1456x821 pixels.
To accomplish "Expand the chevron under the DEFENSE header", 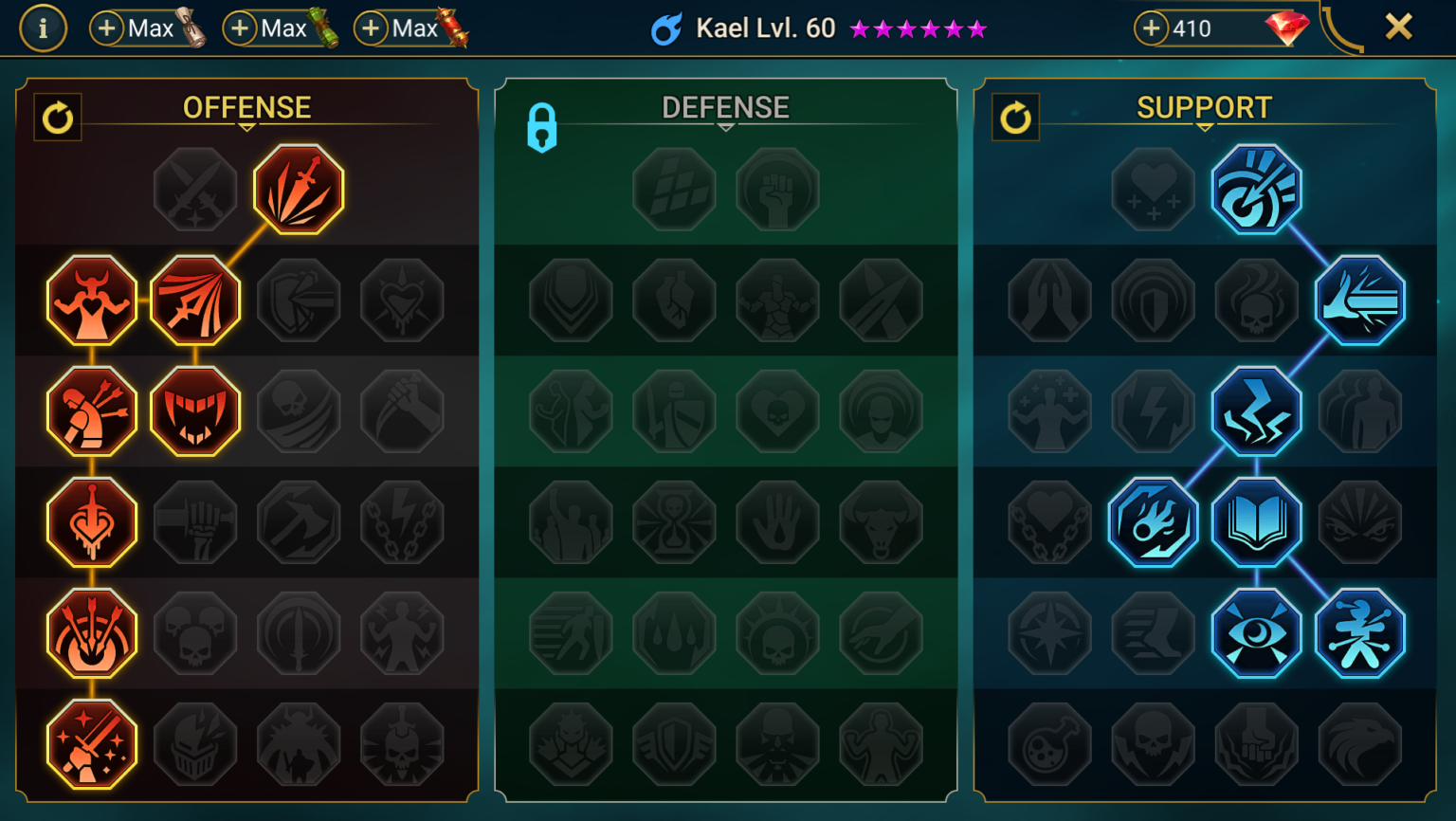I will point(725,124).
